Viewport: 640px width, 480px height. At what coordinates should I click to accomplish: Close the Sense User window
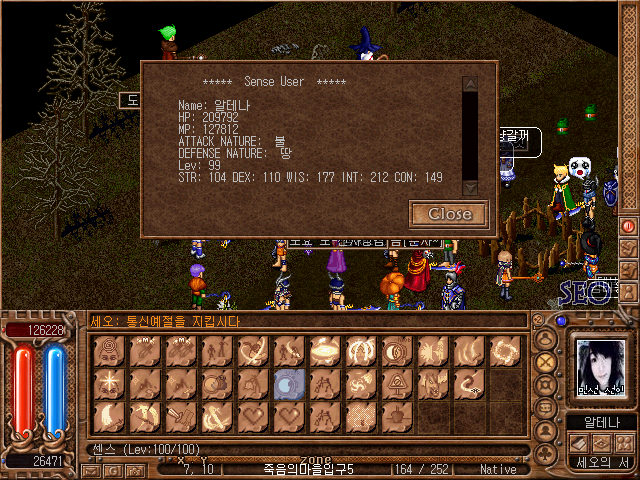[x=449, y=213]
